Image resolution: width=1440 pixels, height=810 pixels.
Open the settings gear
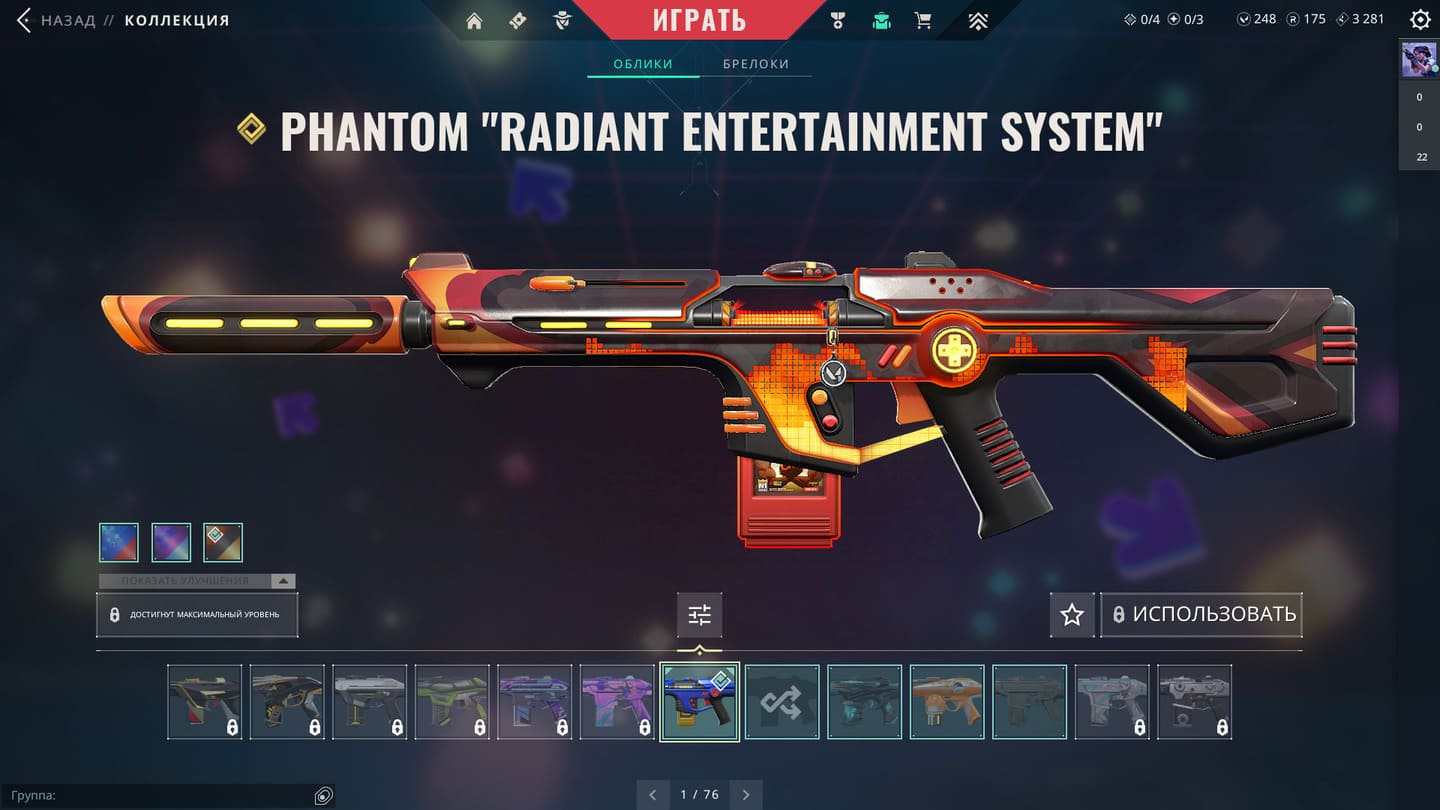tap(1419, 20)
